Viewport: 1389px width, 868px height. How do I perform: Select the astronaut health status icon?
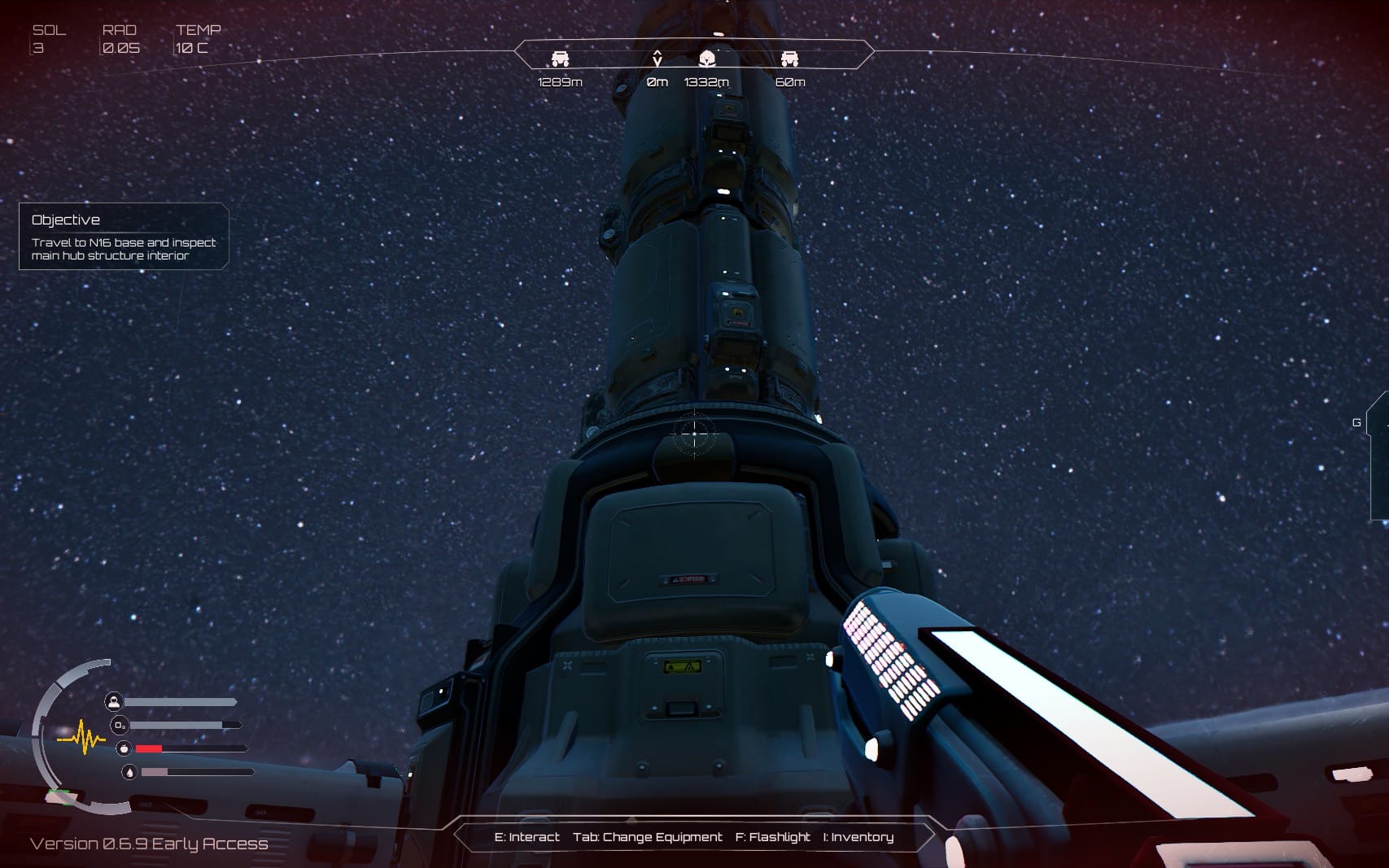coord(114,701)
